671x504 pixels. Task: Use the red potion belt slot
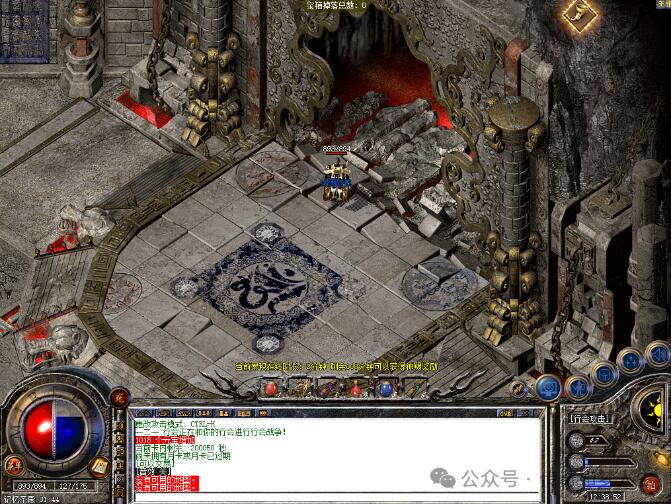point(269,387)
